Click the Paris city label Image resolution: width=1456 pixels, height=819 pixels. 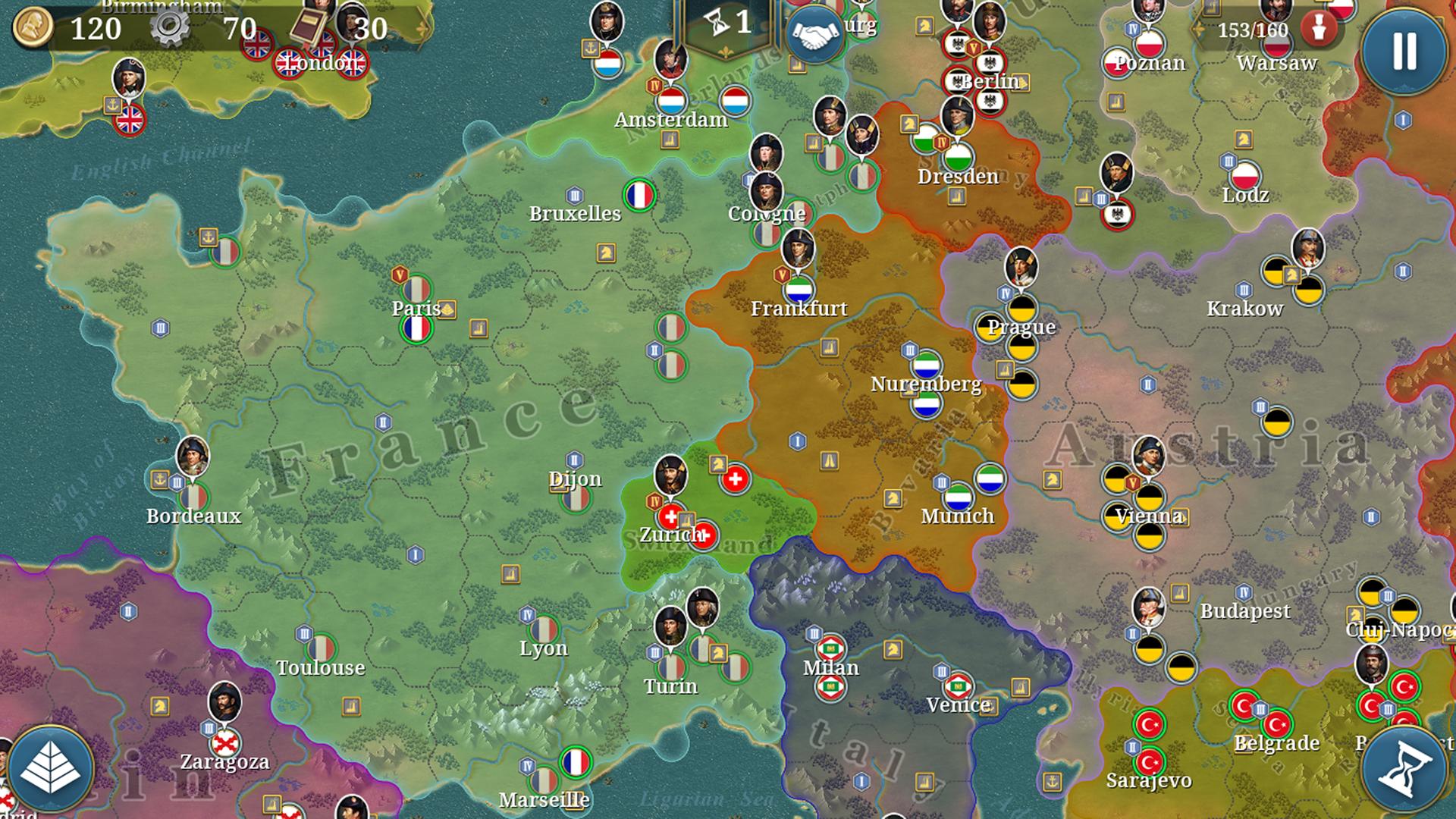(417, 308)
